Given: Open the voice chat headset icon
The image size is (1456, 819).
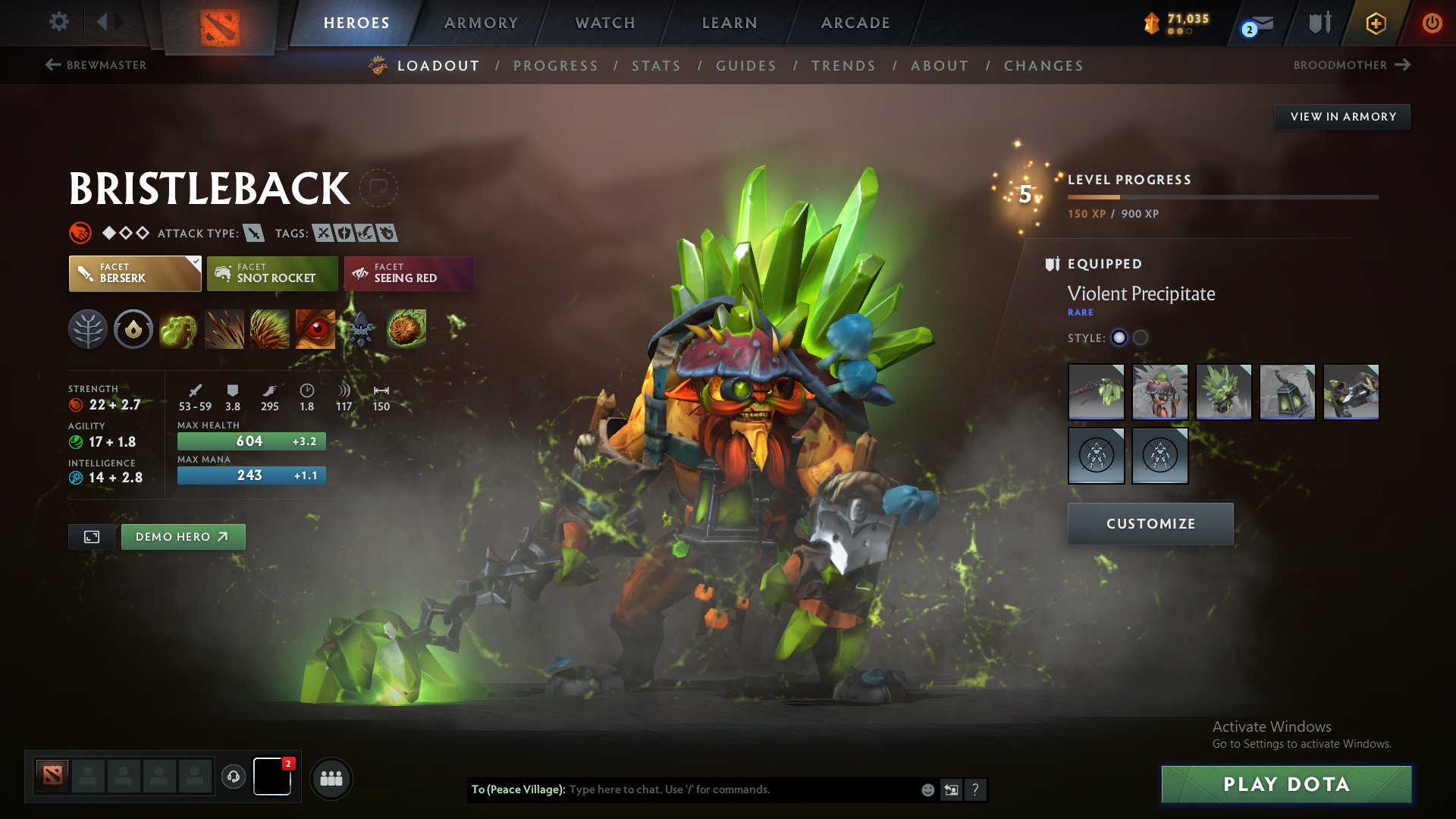Looking at the screenshot, I should coord(233,778).
